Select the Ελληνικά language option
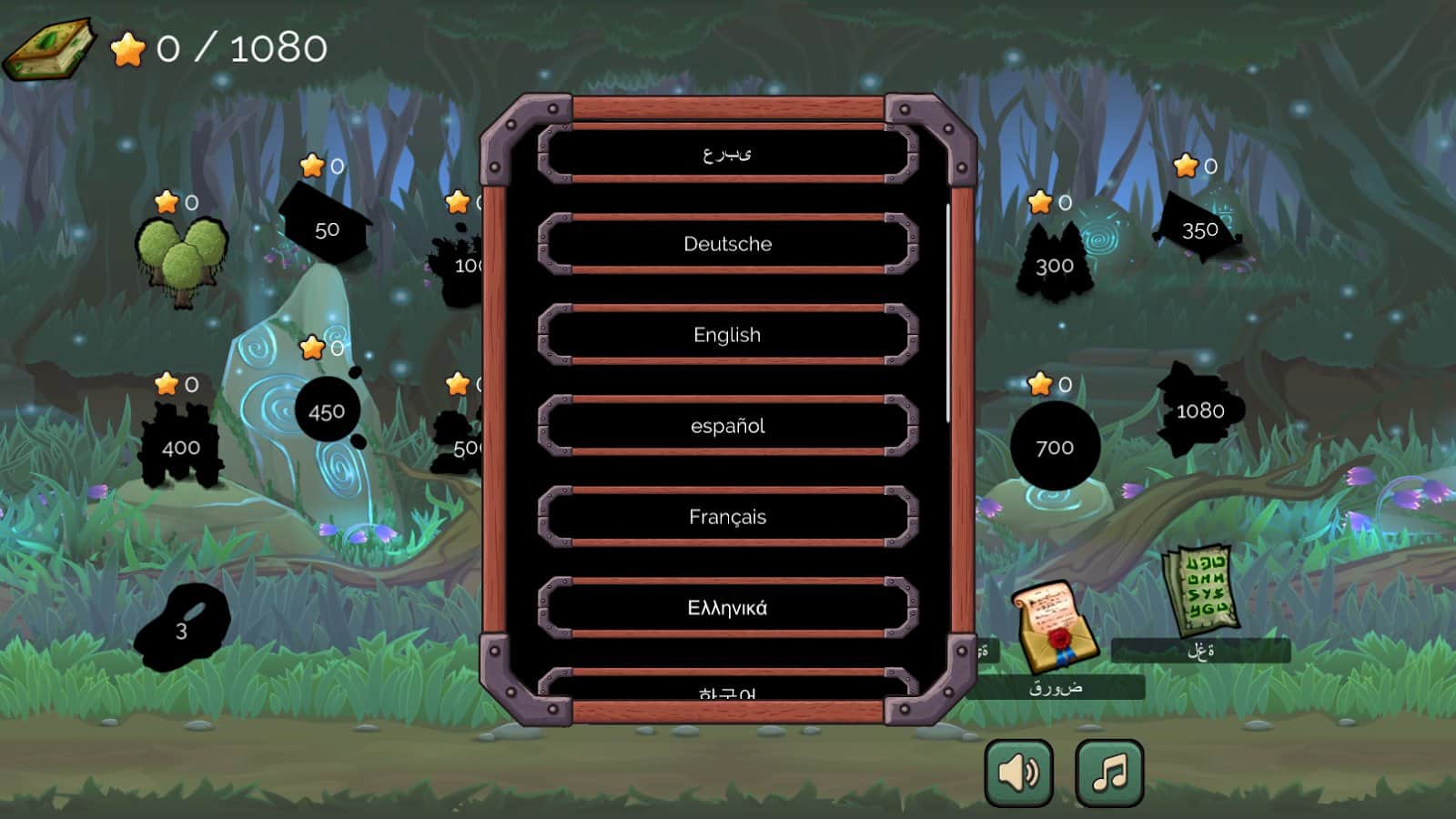1456x819 pixels. pyautogui.click(x=725, y=607)
